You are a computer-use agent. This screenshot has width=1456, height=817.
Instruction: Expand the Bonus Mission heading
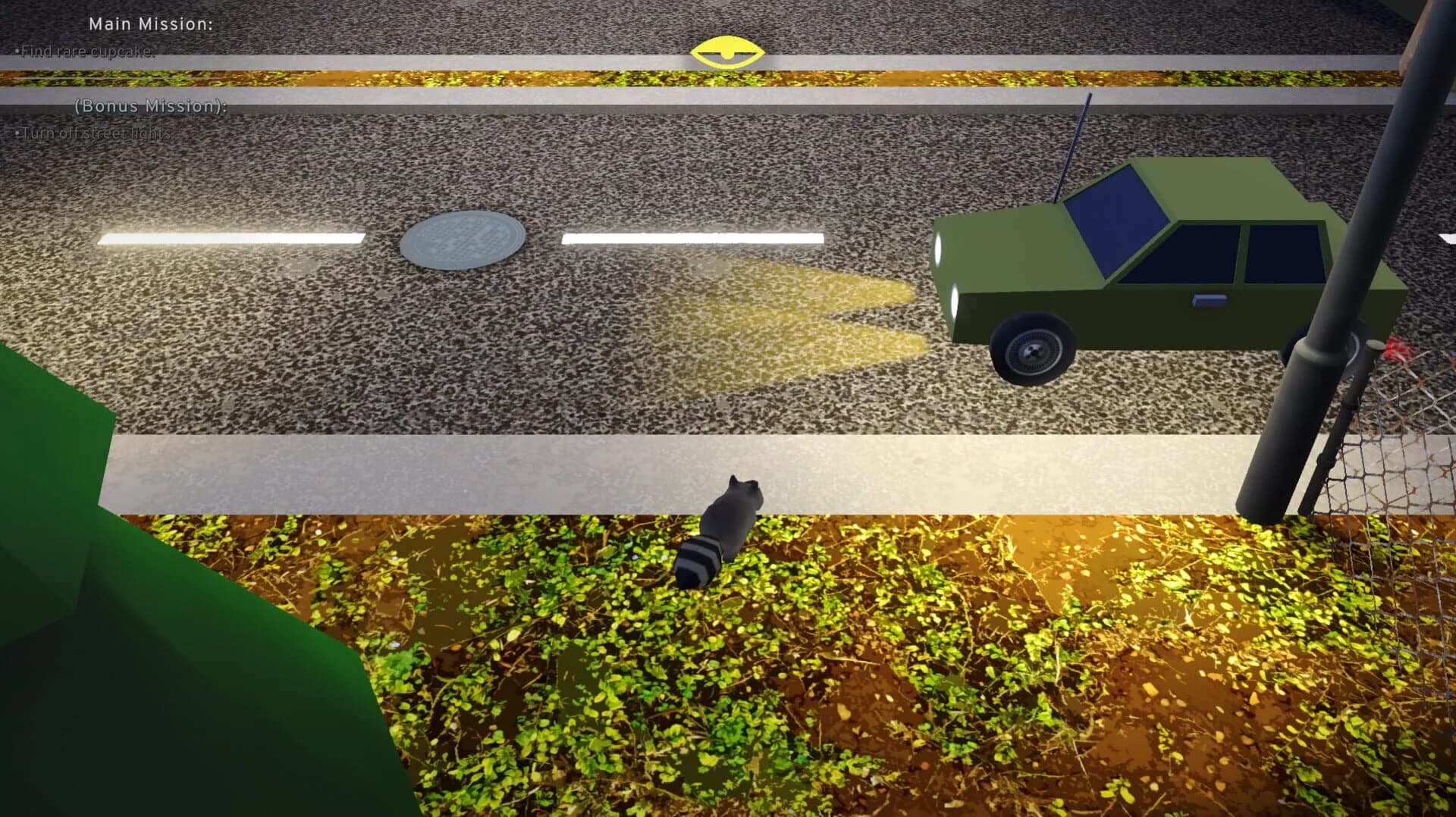(149, 108)
